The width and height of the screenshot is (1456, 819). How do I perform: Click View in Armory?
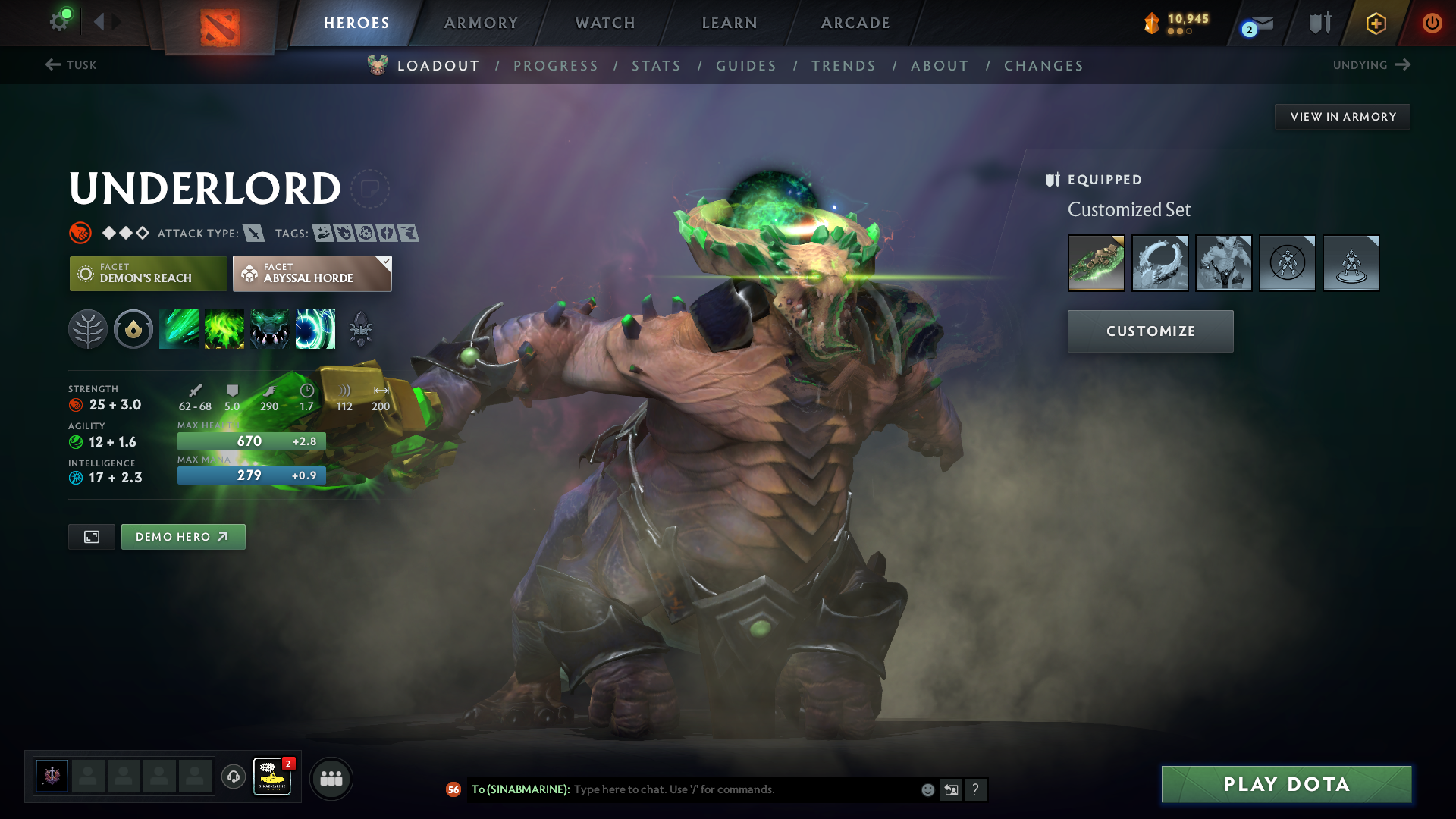[x=1342, y=117]
